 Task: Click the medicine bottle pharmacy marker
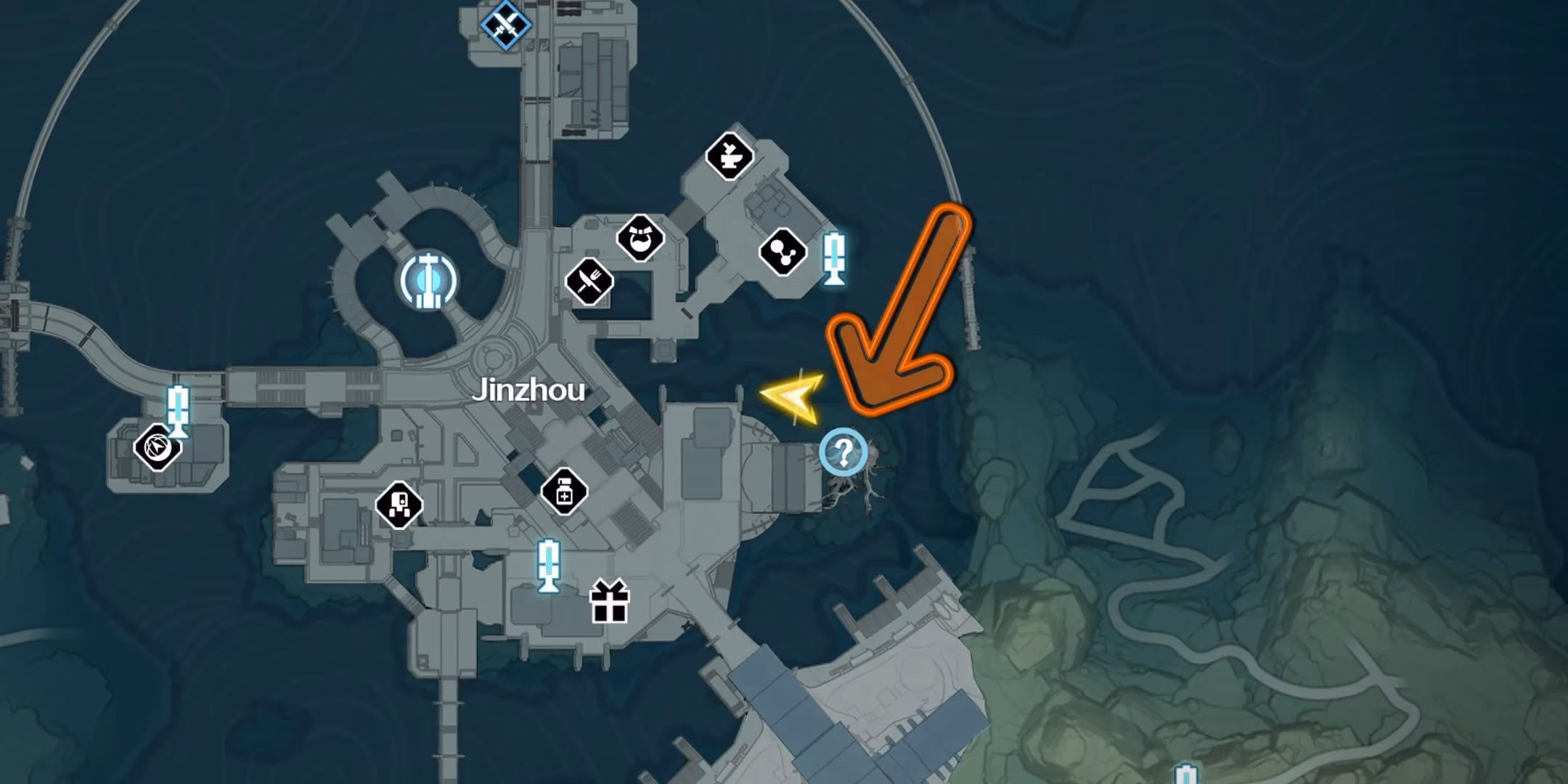pos(563,493)
